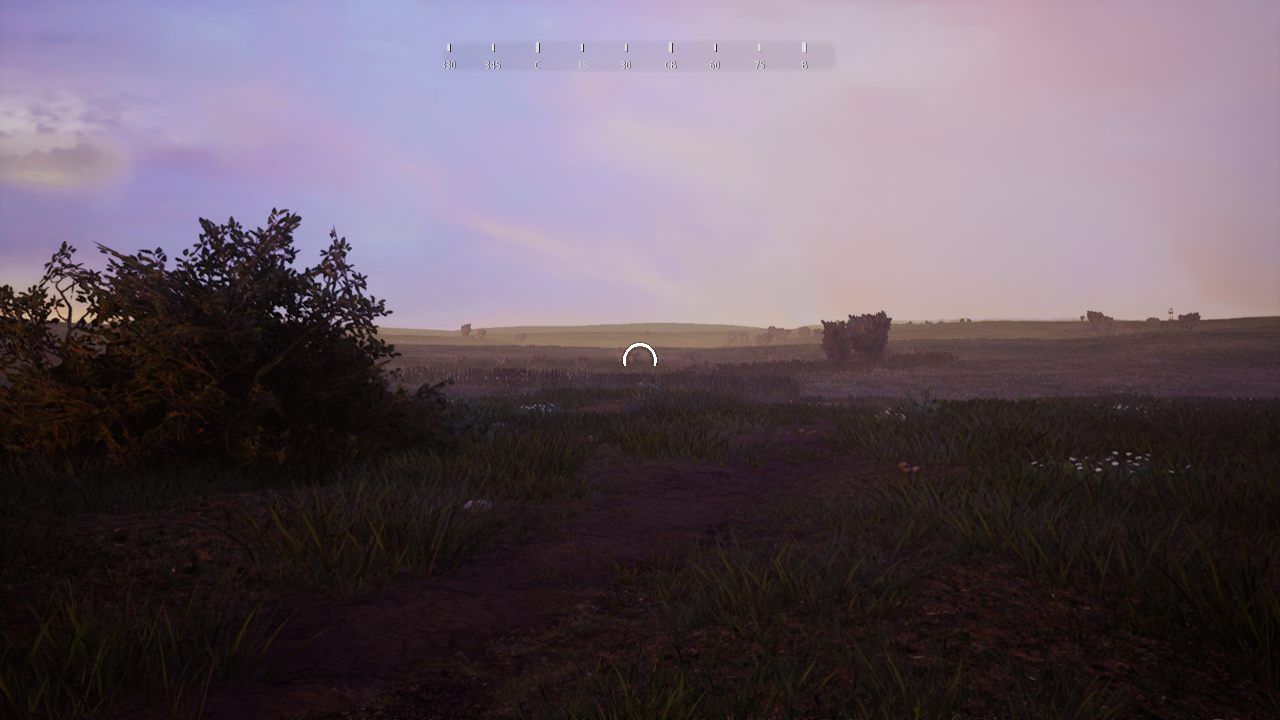This screenshot has width=1280, height=720.
Task: Click the 60 bearing on the compass
Action: click(713, 63)
